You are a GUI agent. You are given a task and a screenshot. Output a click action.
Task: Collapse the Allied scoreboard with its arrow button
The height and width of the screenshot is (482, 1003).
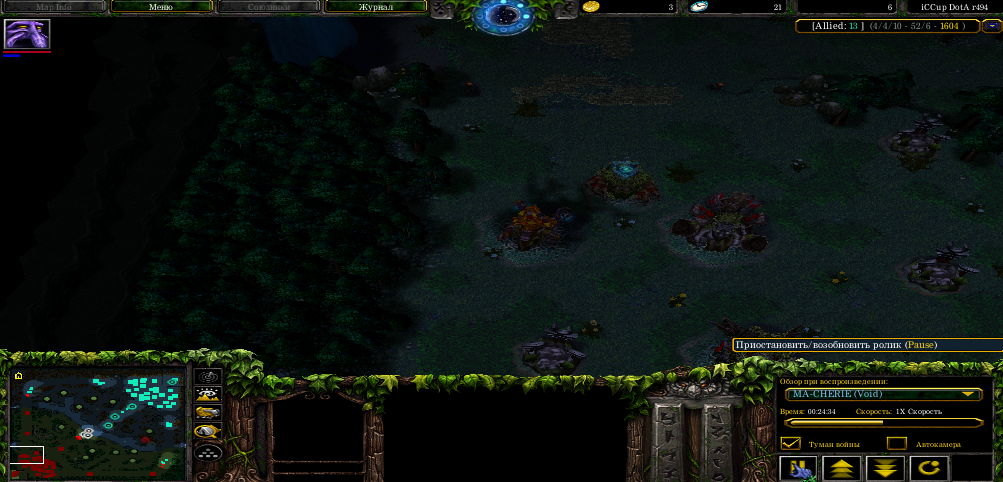coord(990,26)
